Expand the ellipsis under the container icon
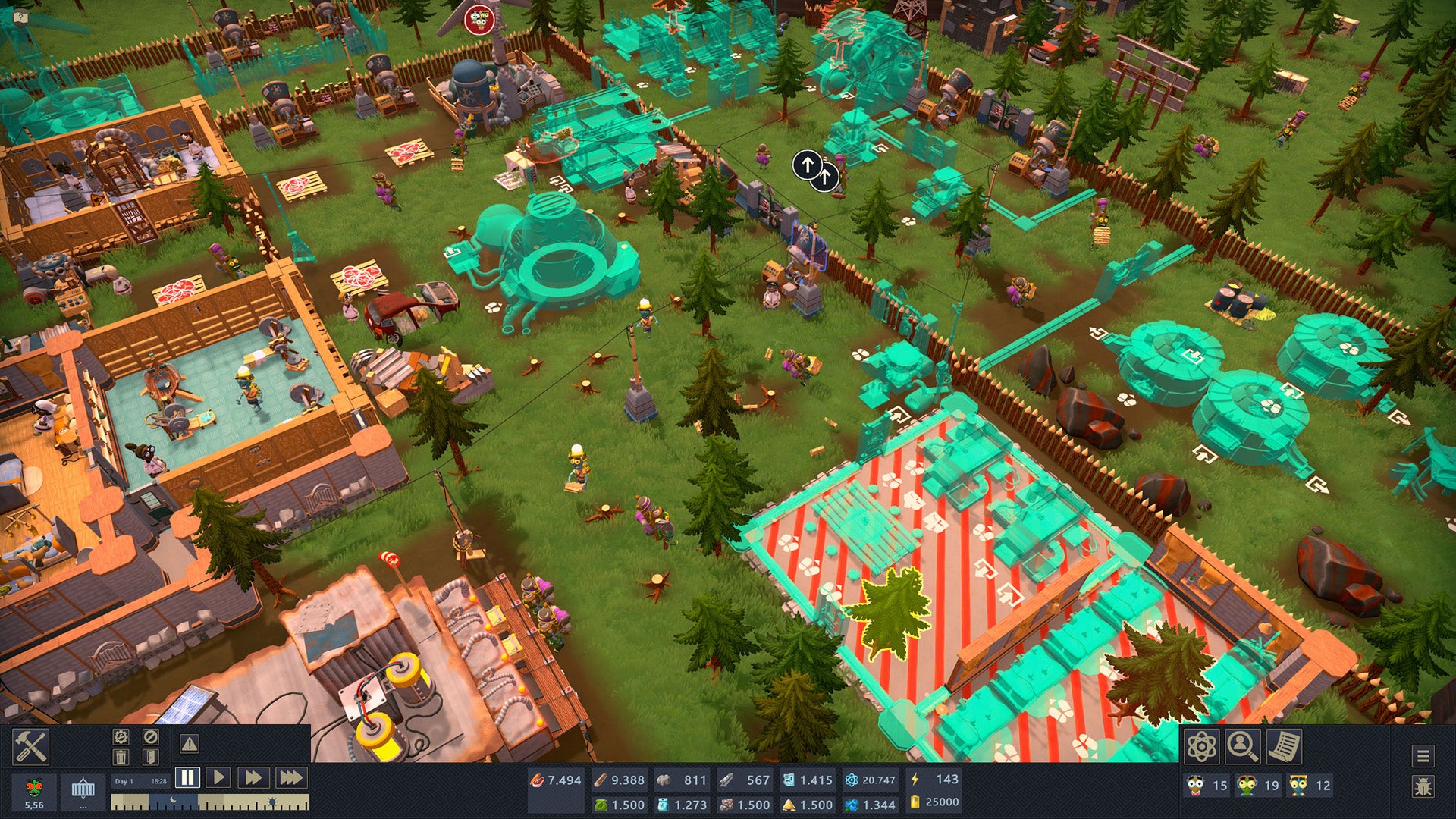 [x=83, y=806]
